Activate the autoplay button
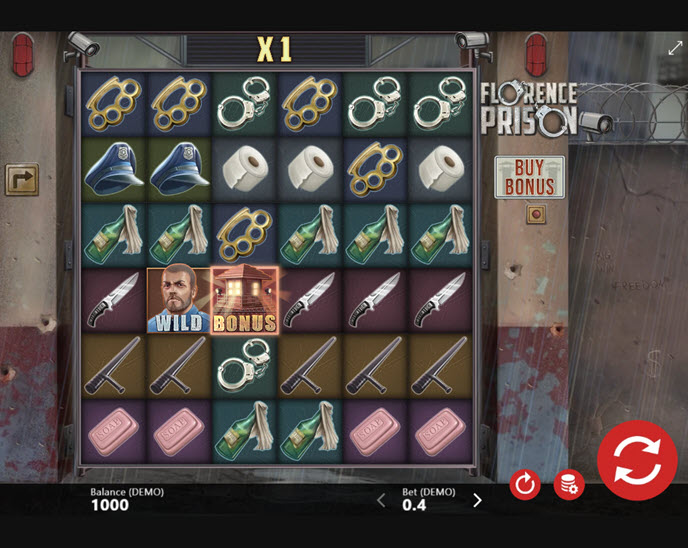This screenshot has height=548, width=688. coord(525,485)
